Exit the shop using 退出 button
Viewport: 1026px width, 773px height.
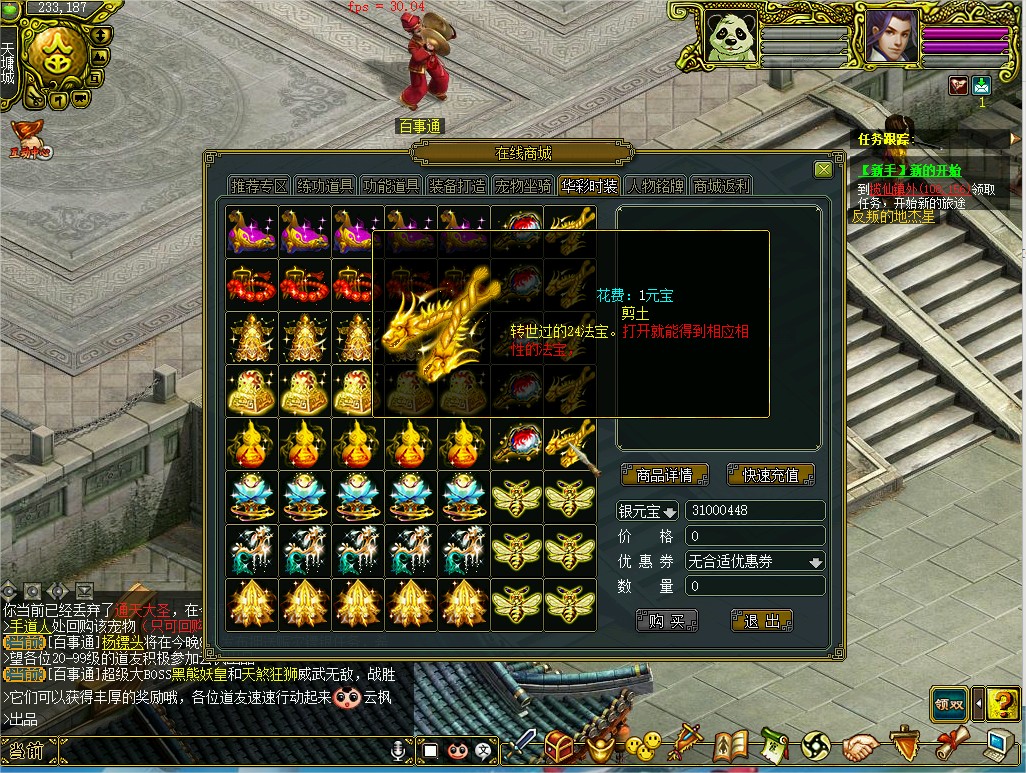pyautogui.click(x=762, y=621)
